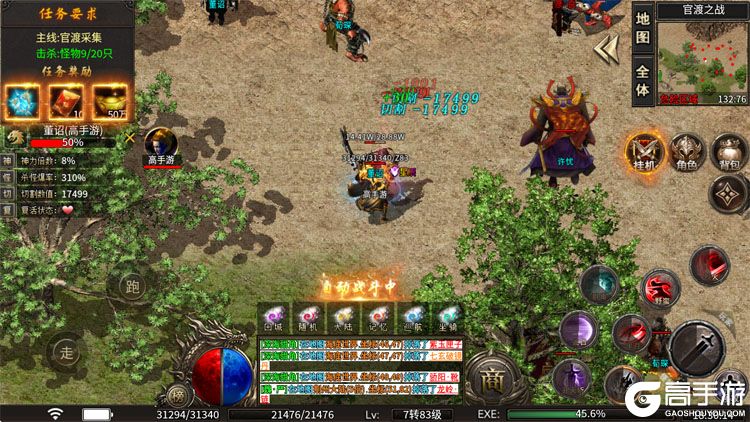Collapse the panel with the double-arrow button
Screen dimensions: 750x422
[606, 49]
